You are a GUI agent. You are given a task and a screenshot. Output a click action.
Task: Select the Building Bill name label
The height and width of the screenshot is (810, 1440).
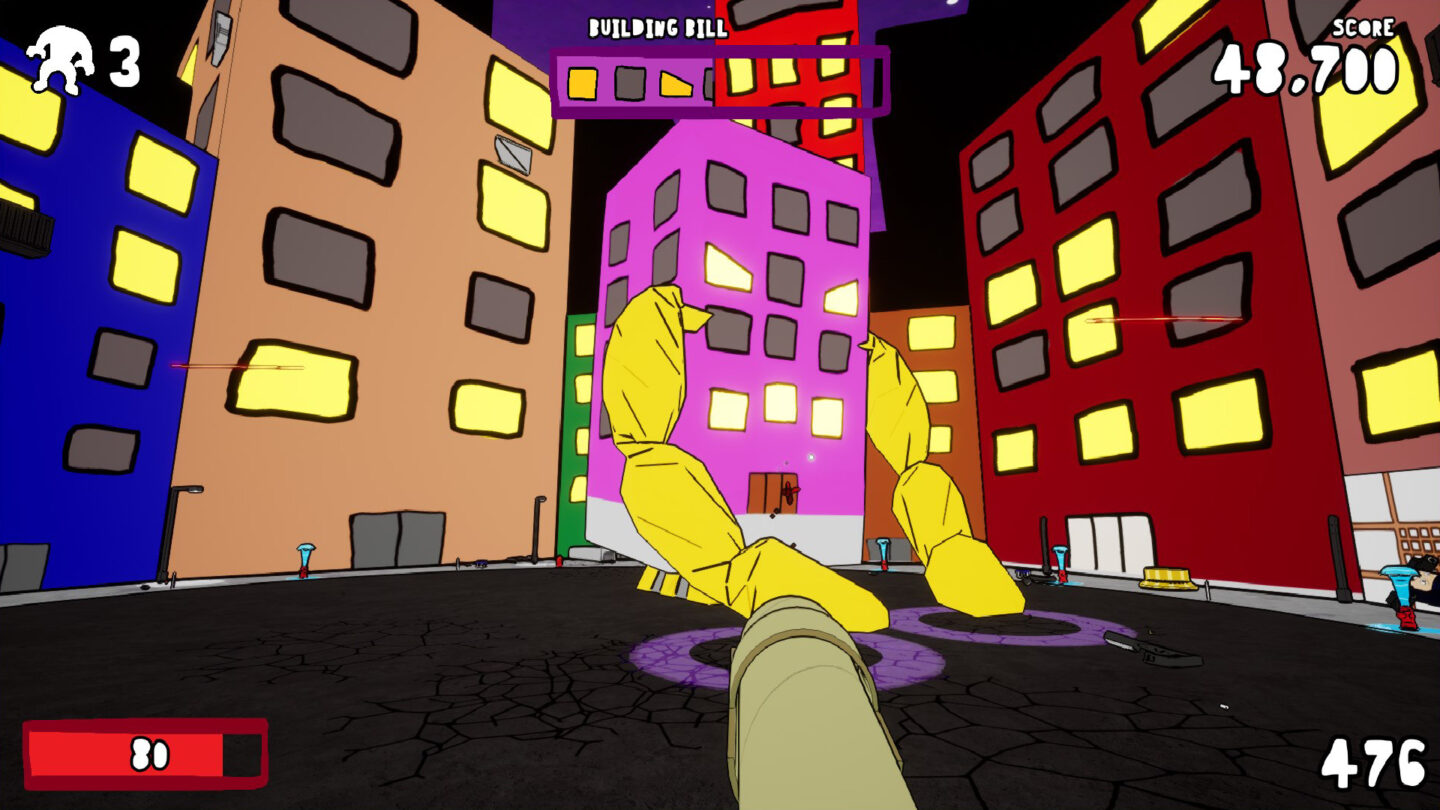(x=659, y=27)
